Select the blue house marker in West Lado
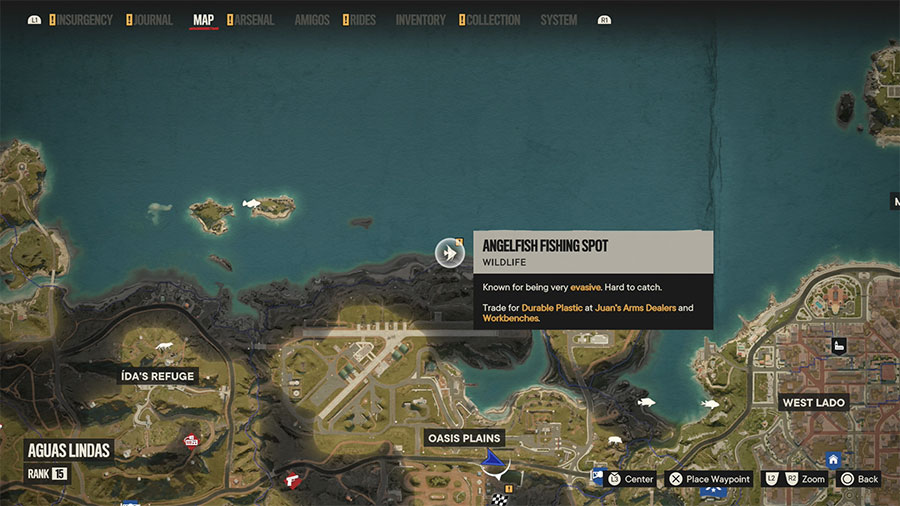The image size is (900, 506). [833, 460]
